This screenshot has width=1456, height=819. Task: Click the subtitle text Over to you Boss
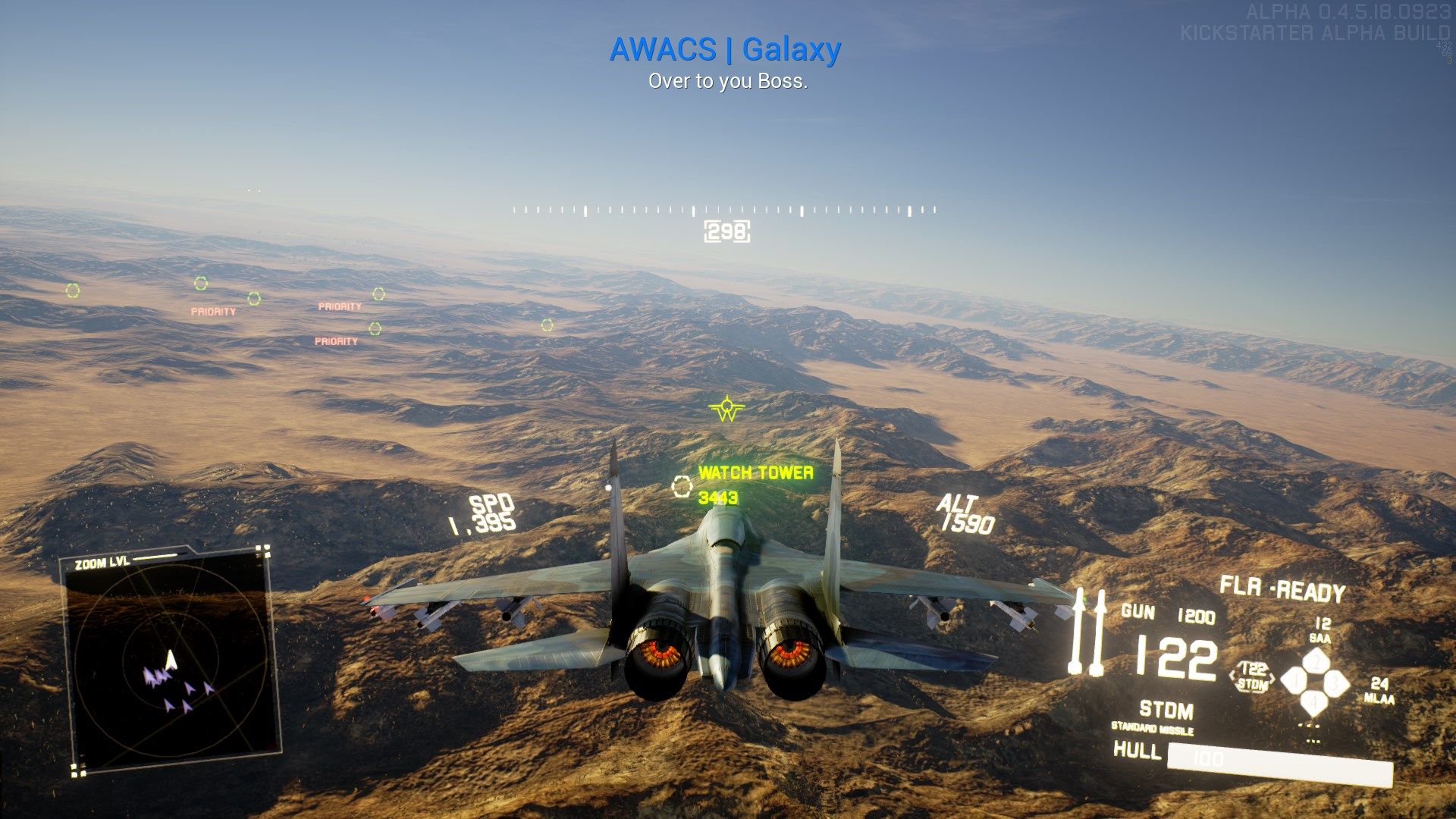point(728,82)
